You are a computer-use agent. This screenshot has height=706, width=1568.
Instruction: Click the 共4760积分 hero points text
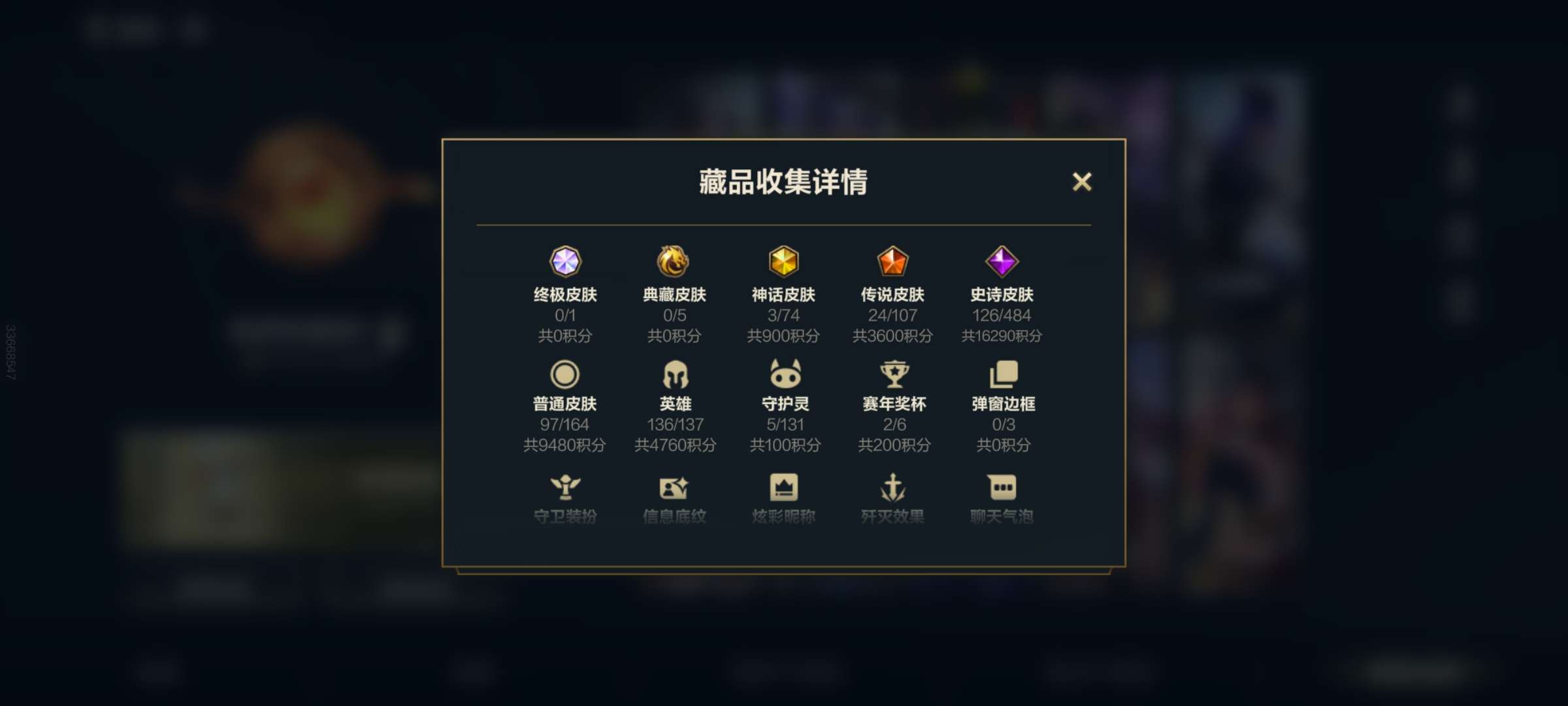676,445
